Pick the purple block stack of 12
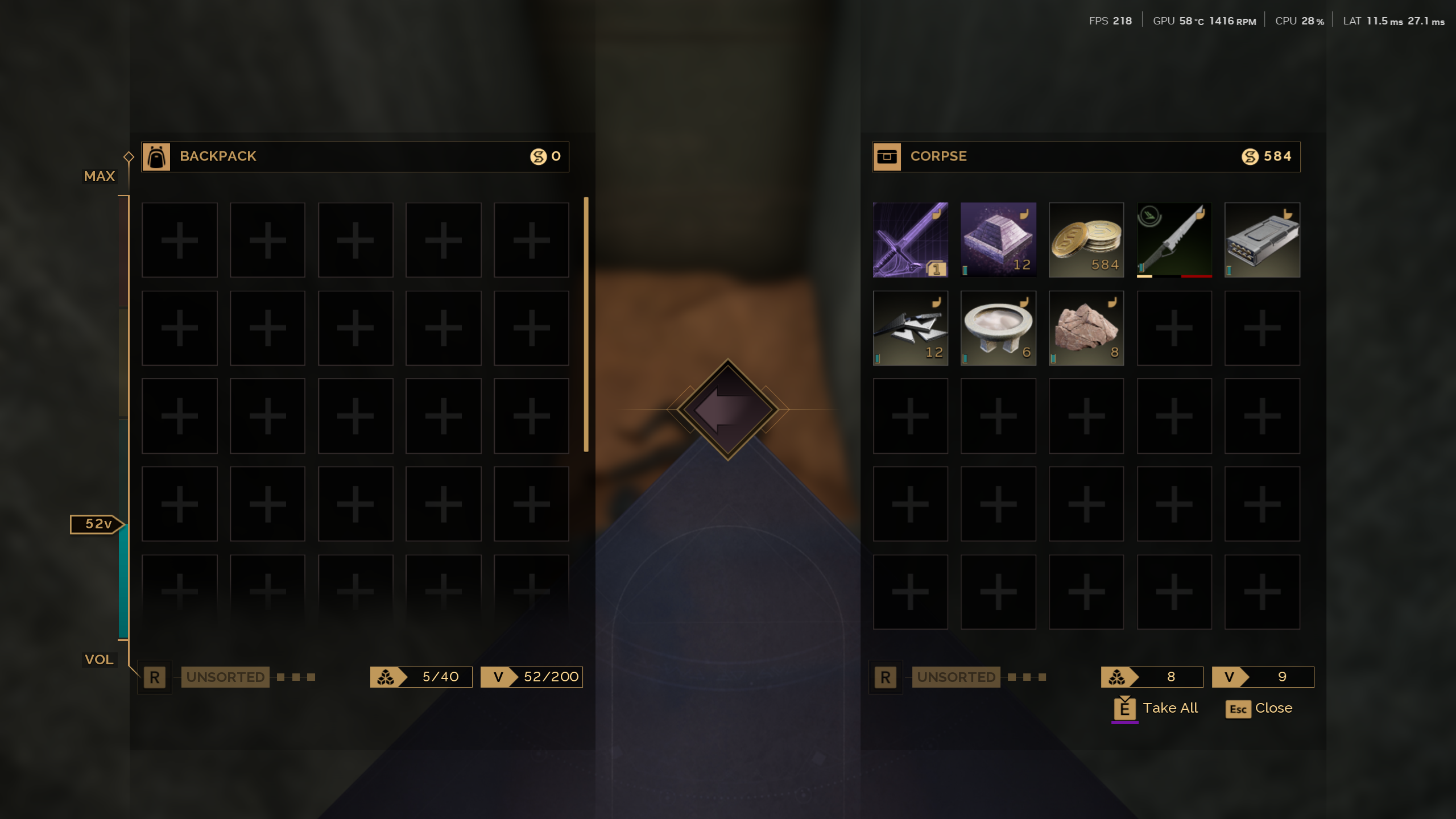 tap(998, 239)
